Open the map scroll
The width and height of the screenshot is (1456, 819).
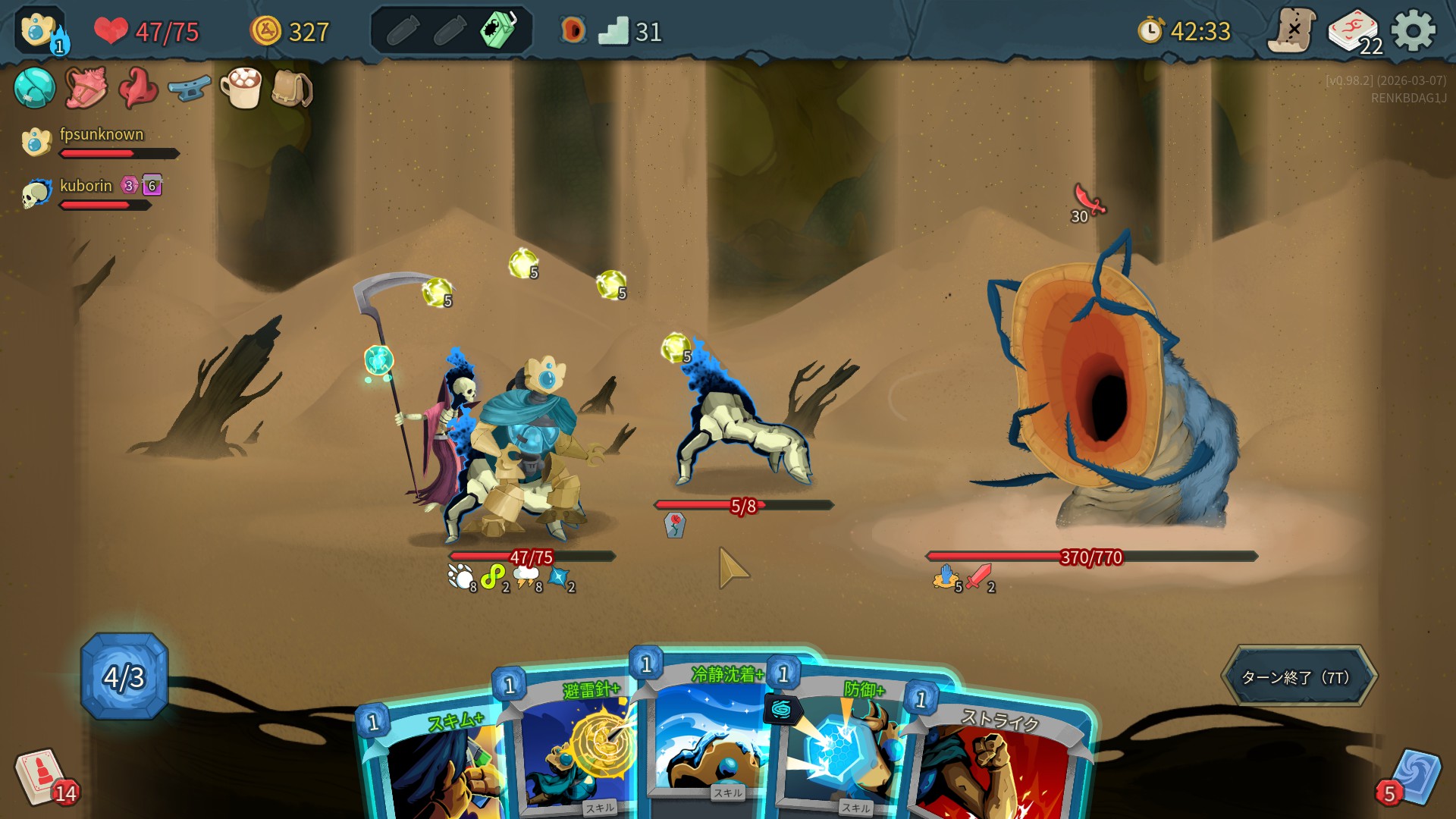click(x=1292, y=31)
